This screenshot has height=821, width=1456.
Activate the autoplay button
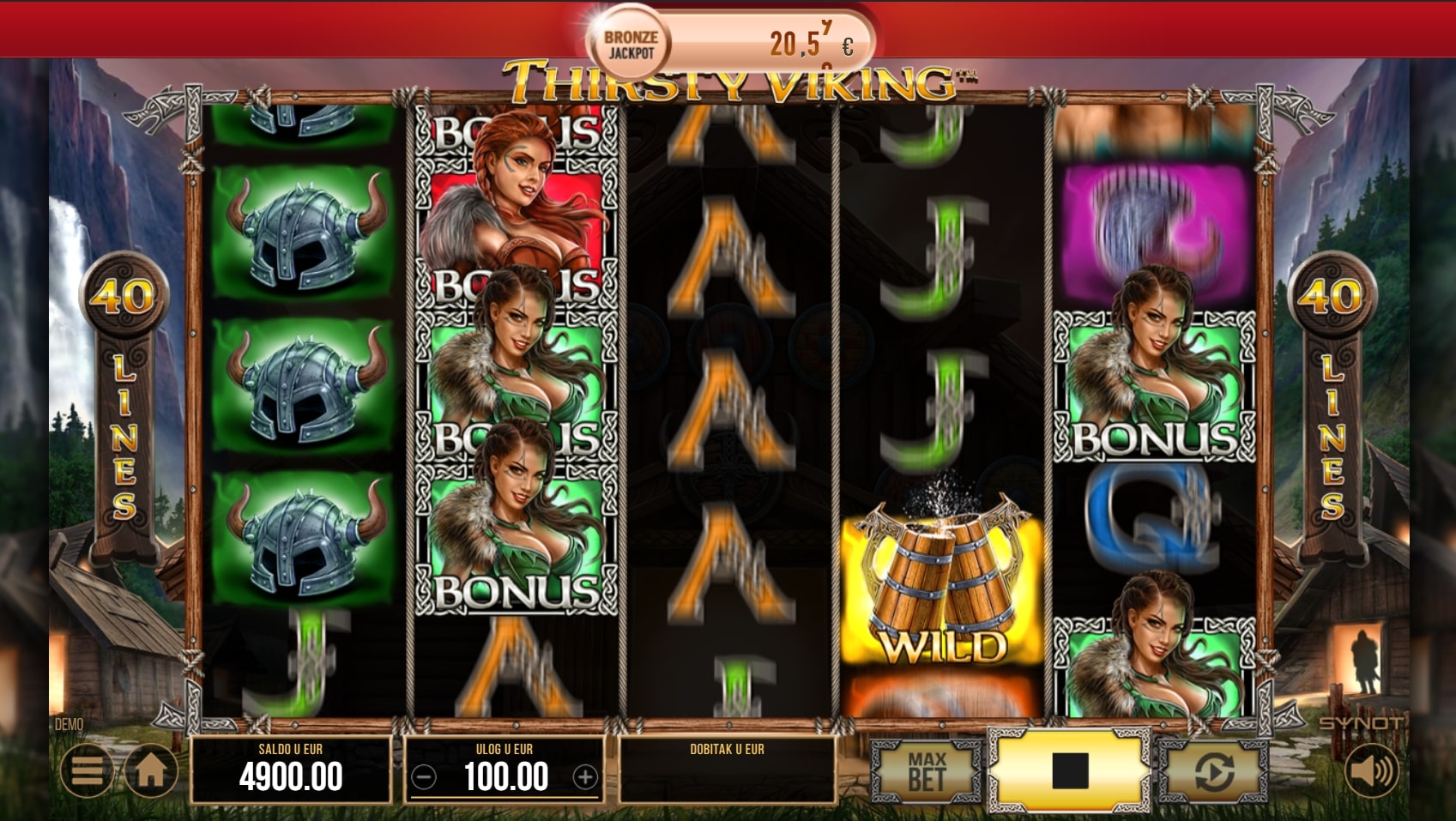click(1213, 770)
